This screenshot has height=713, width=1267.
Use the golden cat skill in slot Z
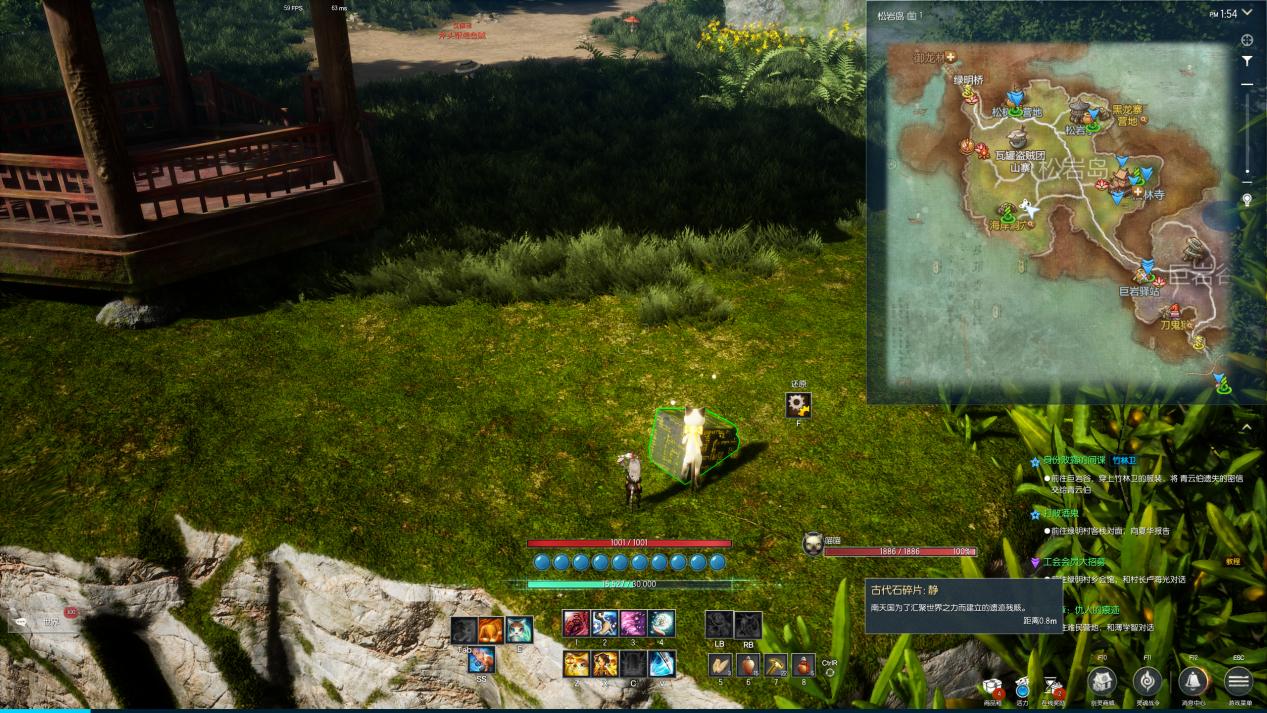tap(576, 664)
